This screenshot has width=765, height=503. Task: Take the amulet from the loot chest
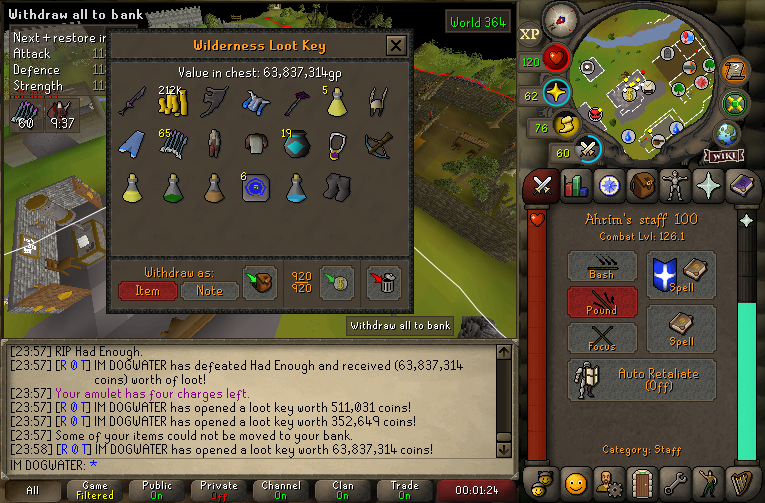coord(338,144)
